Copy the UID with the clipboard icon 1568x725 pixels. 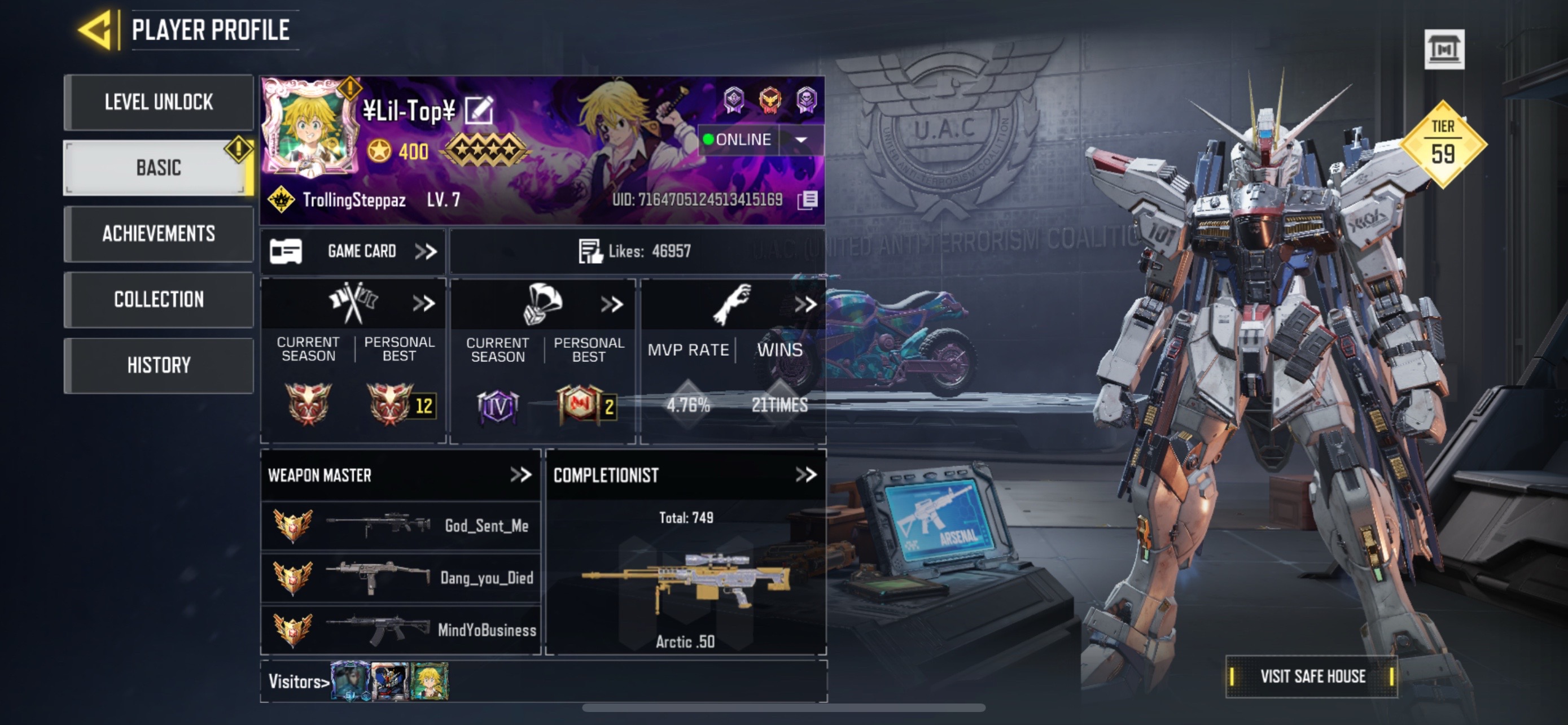808,200
